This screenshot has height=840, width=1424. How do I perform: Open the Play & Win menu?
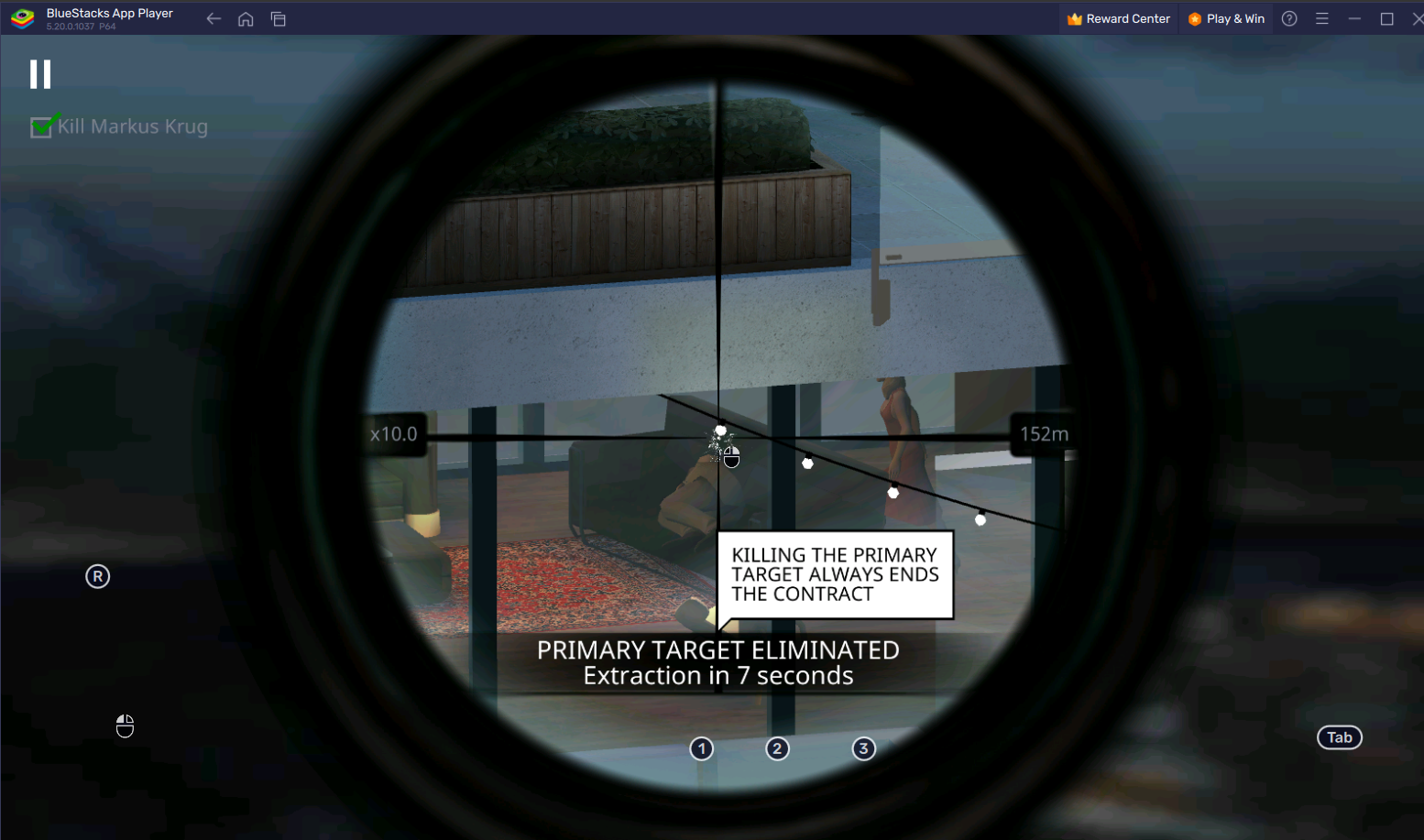pos(1226,18)
